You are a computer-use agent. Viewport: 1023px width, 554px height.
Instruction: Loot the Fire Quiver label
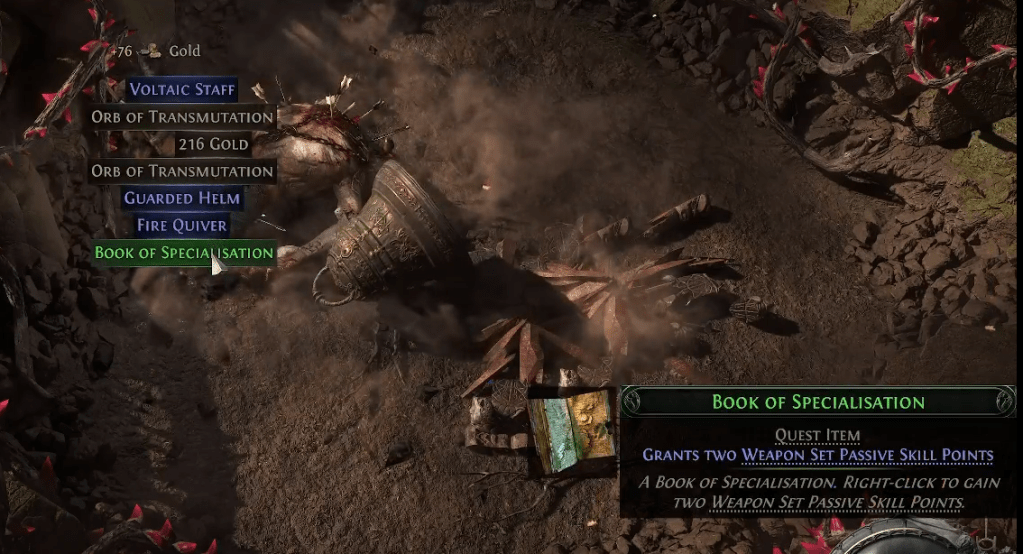click(182, 225)
